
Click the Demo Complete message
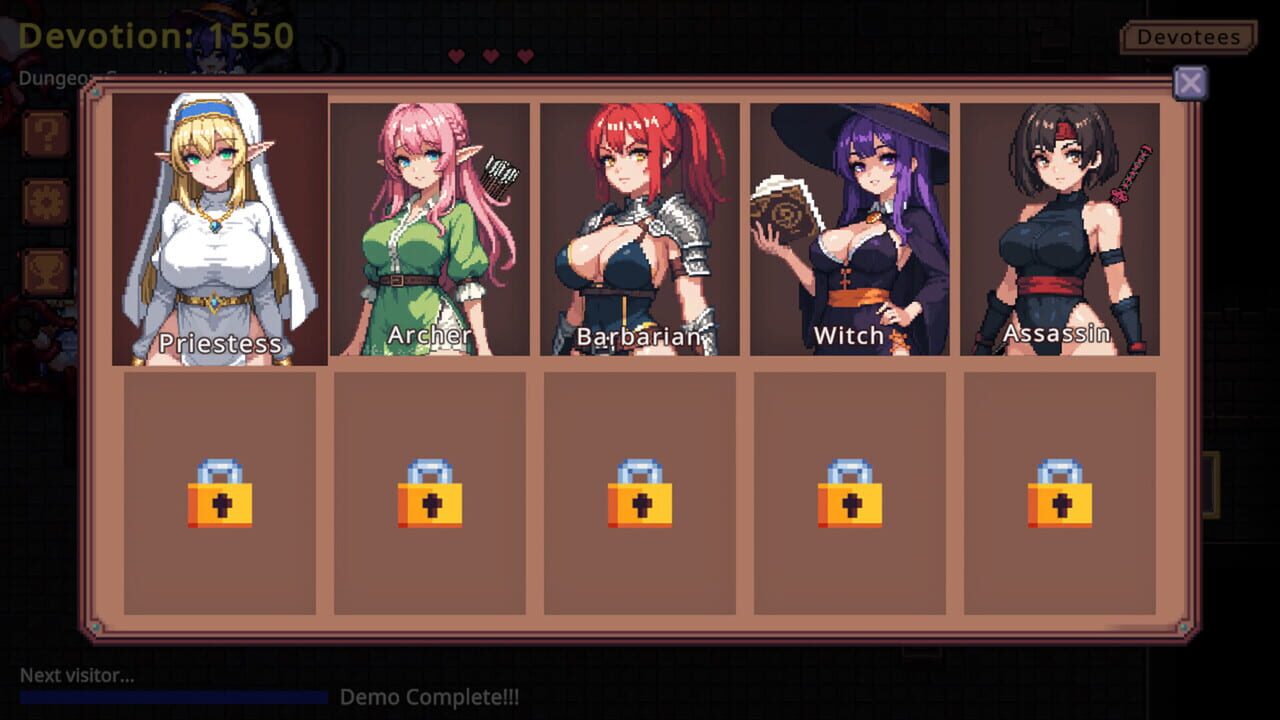[430, 697]
